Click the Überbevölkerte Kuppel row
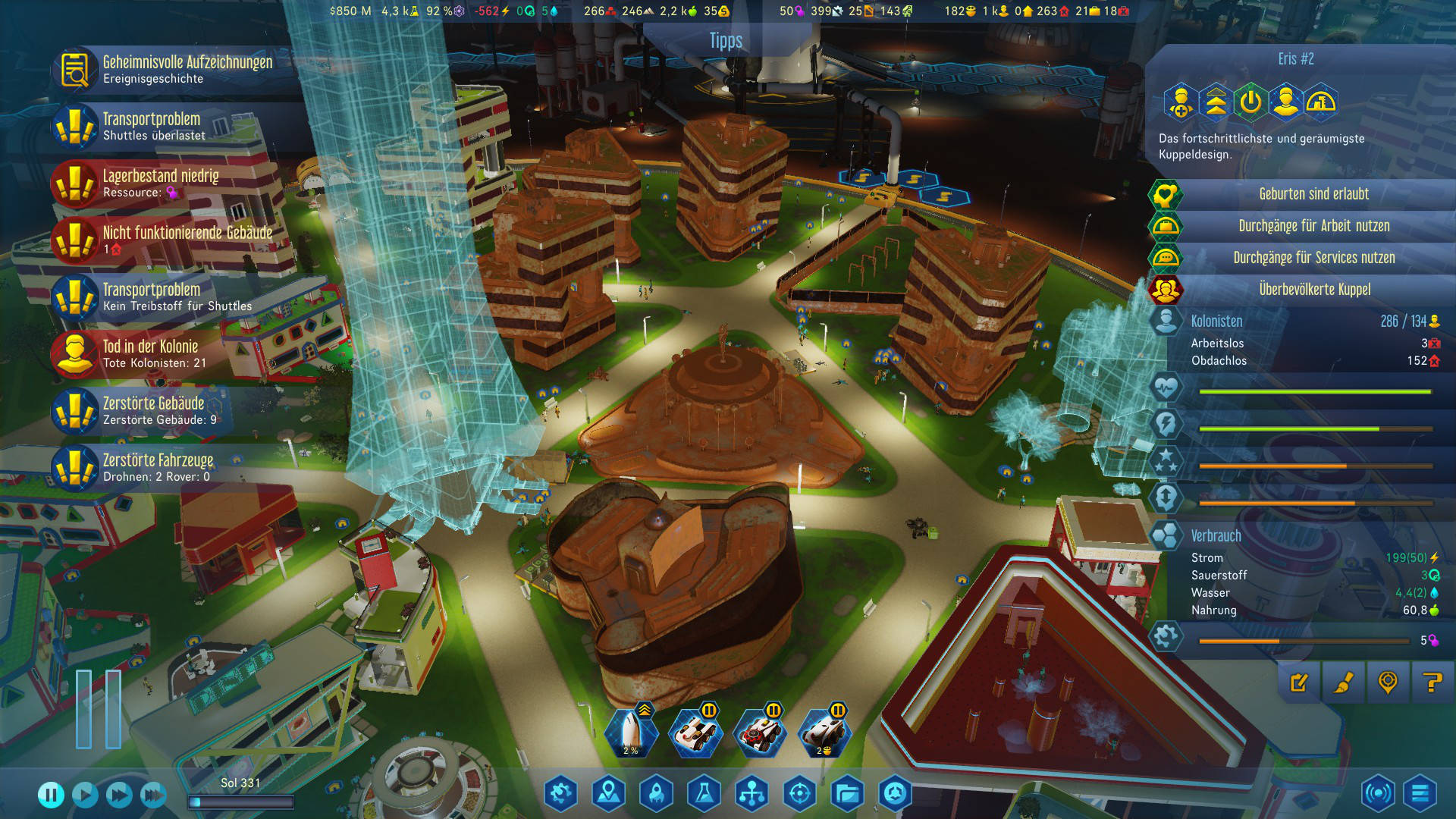Viewport: 1456px width, 819px height. coord(1313,290)
